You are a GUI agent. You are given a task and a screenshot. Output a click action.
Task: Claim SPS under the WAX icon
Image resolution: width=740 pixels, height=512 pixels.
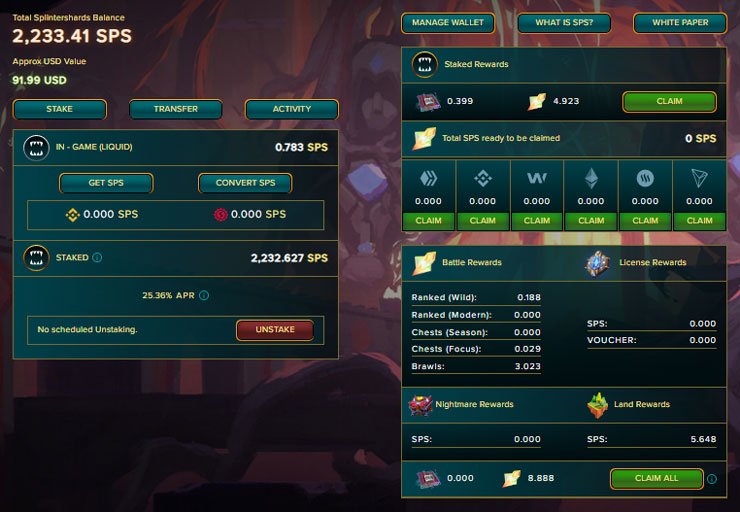(537, 220)
